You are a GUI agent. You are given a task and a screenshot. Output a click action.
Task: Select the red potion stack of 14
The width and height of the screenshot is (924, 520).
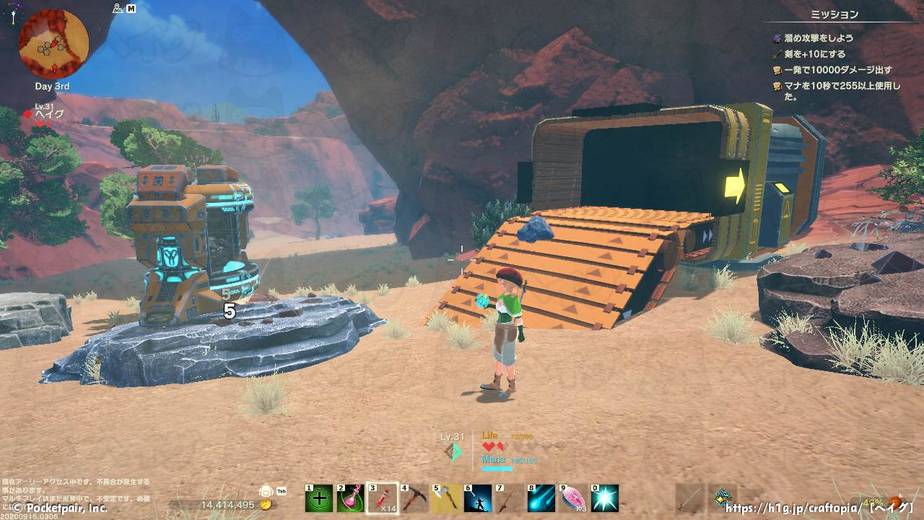coord(382,497)
